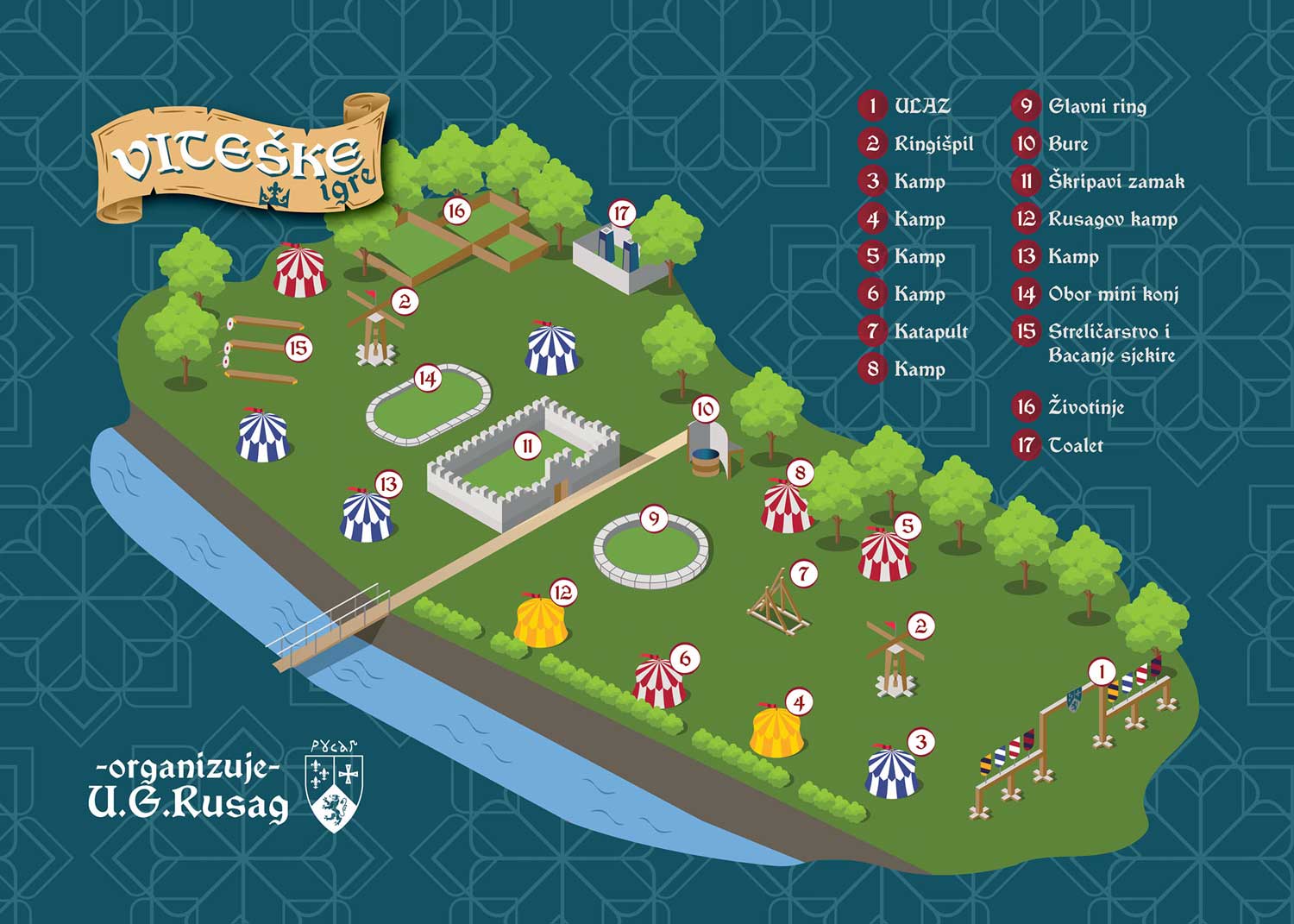This screenshot has width=1294, height=924.
Task: Click marker 1 at the entrance gate
Action: pyautogui.click(x=1101, y=671)
